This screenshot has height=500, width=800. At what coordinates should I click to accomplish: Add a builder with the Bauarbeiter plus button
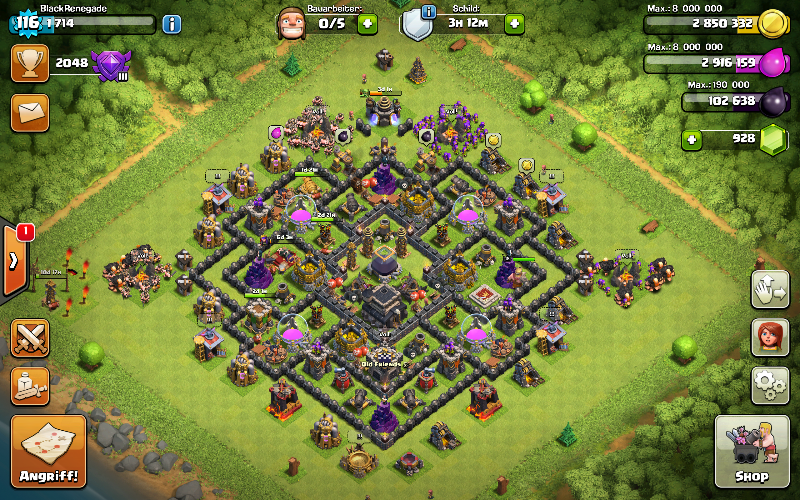tap(368, 23)
